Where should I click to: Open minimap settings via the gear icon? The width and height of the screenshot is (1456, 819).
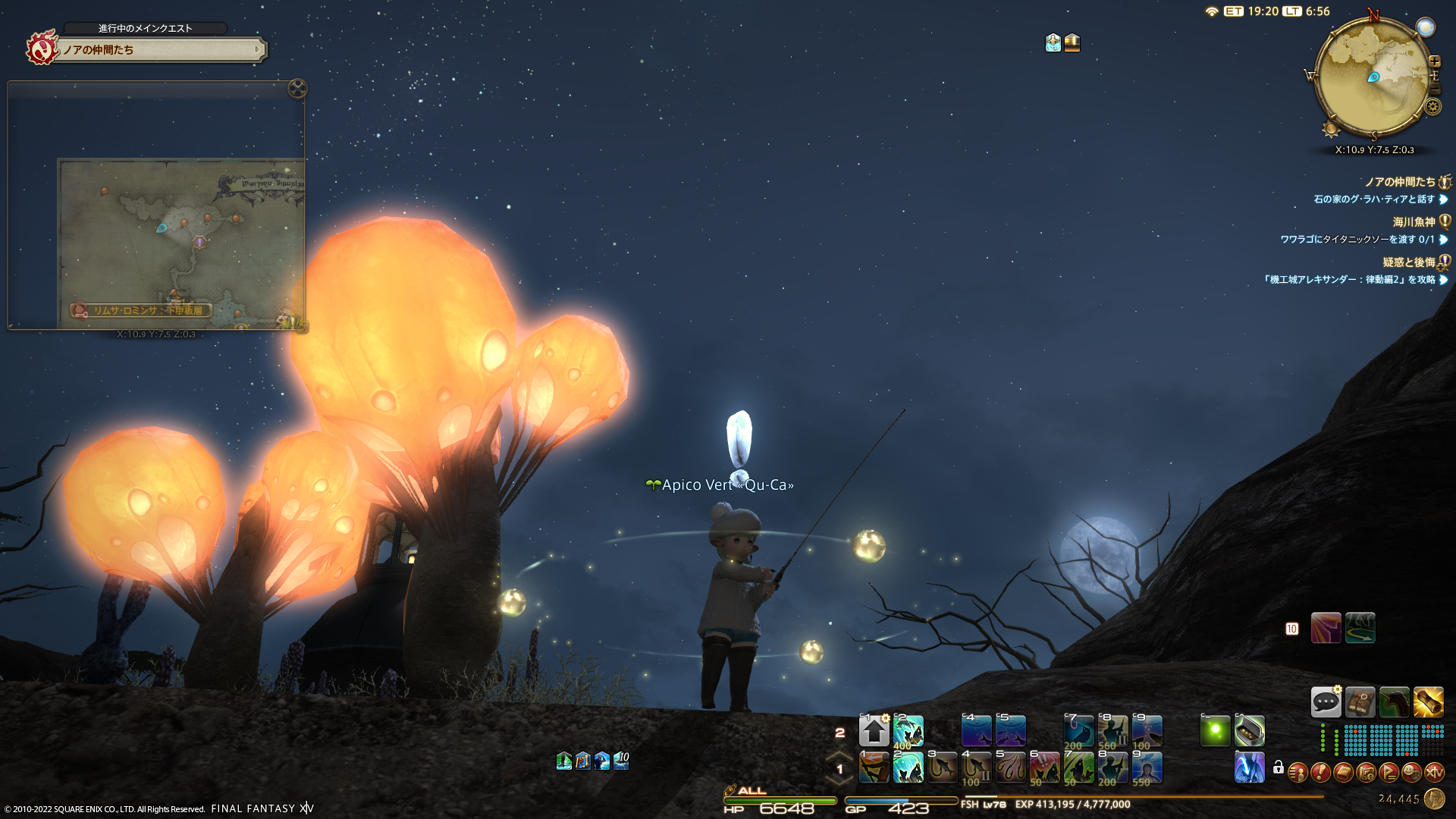[1432, 107]
